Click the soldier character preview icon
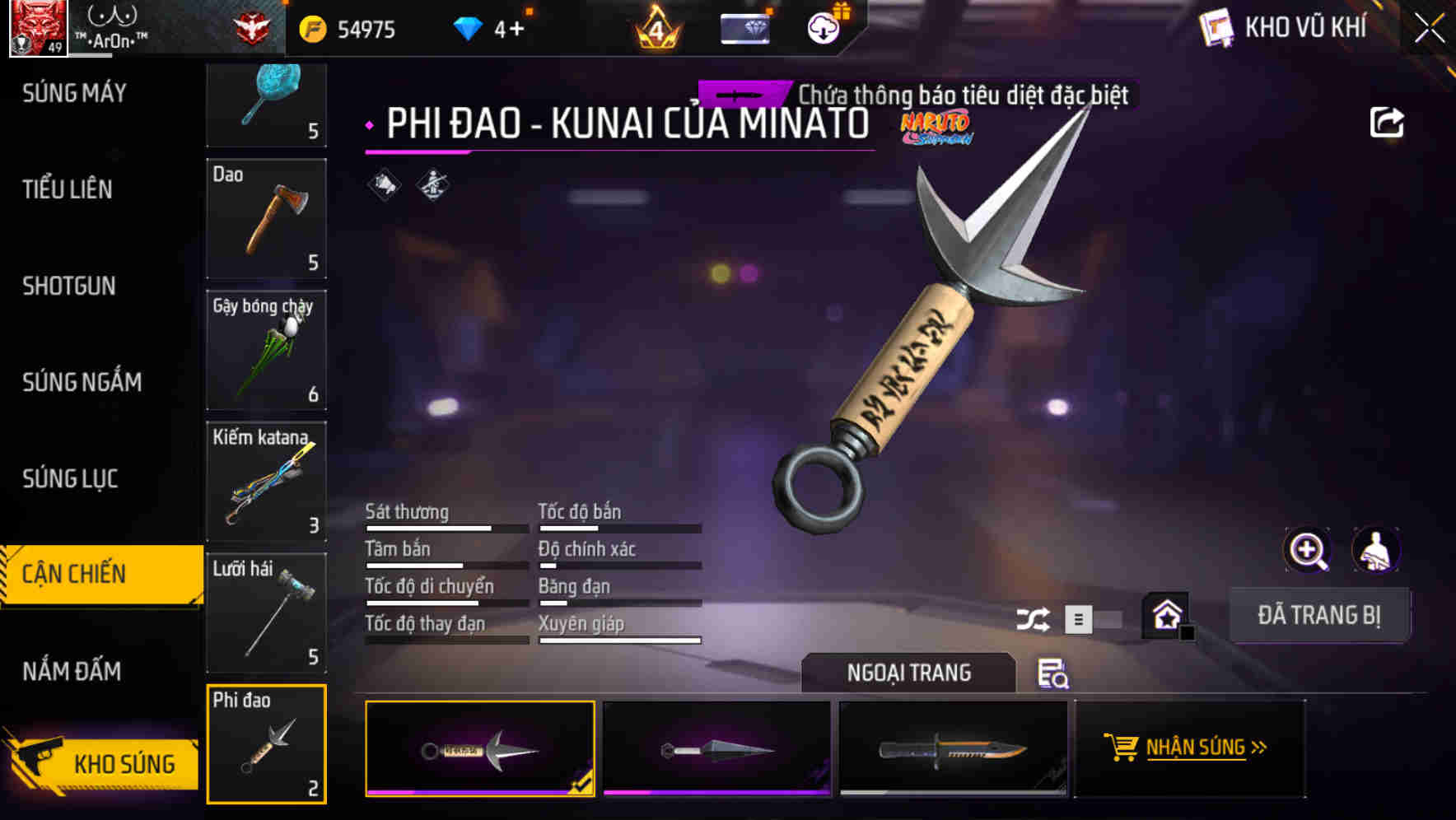 pyautogui.click(x=1377, y=550)
